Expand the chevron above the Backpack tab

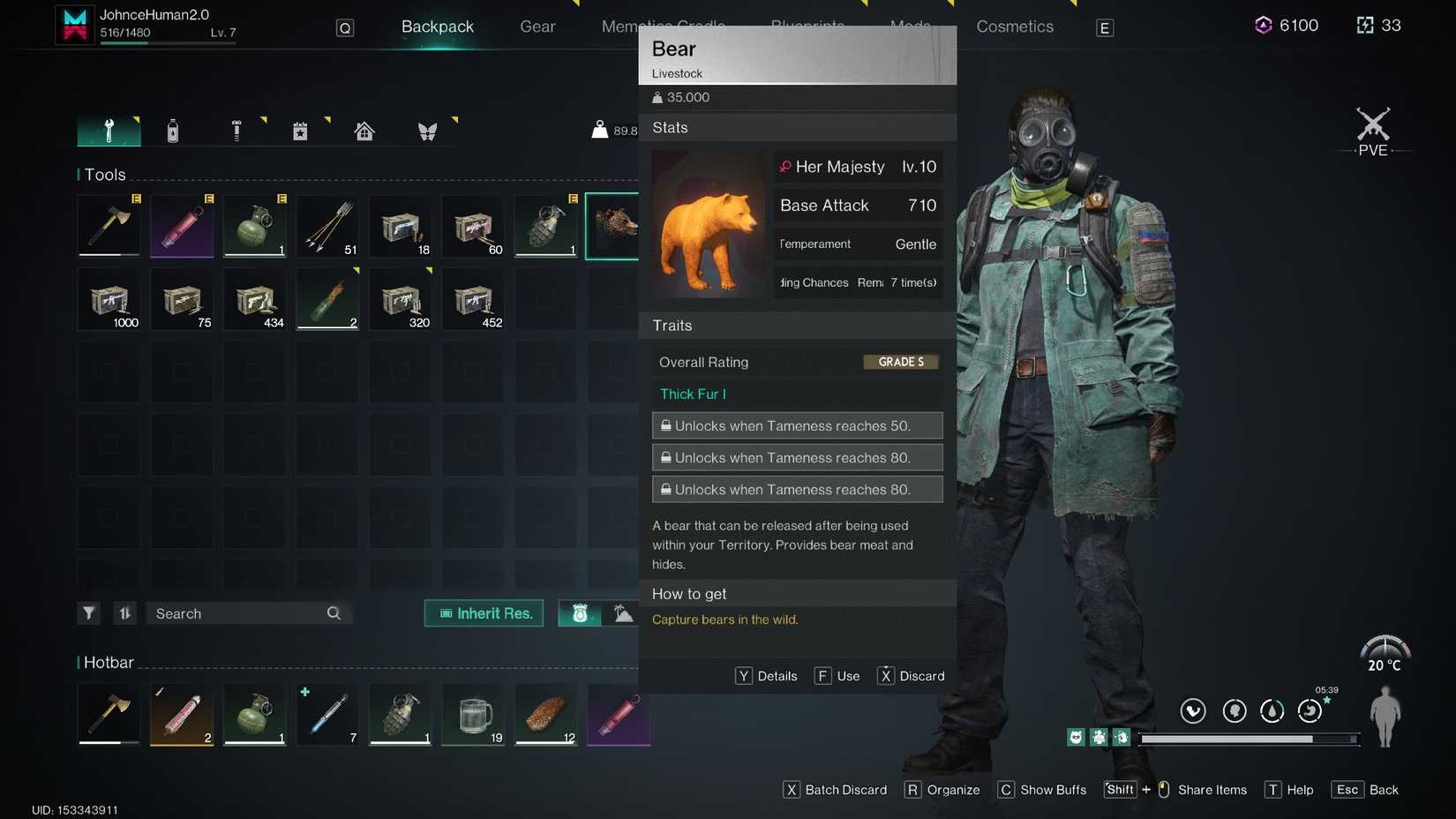578,4
